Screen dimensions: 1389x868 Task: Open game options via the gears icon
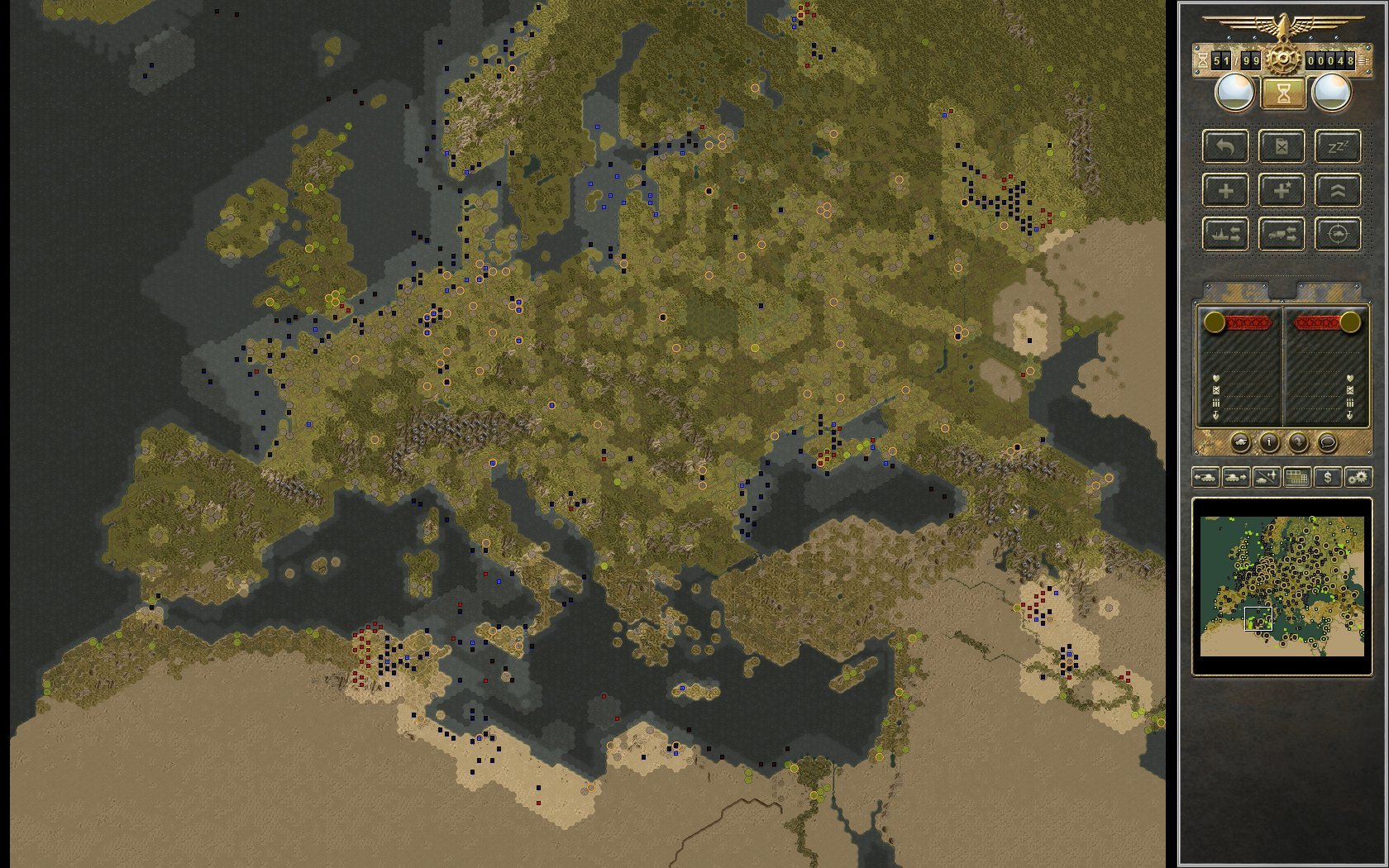tap(1357, 477)
